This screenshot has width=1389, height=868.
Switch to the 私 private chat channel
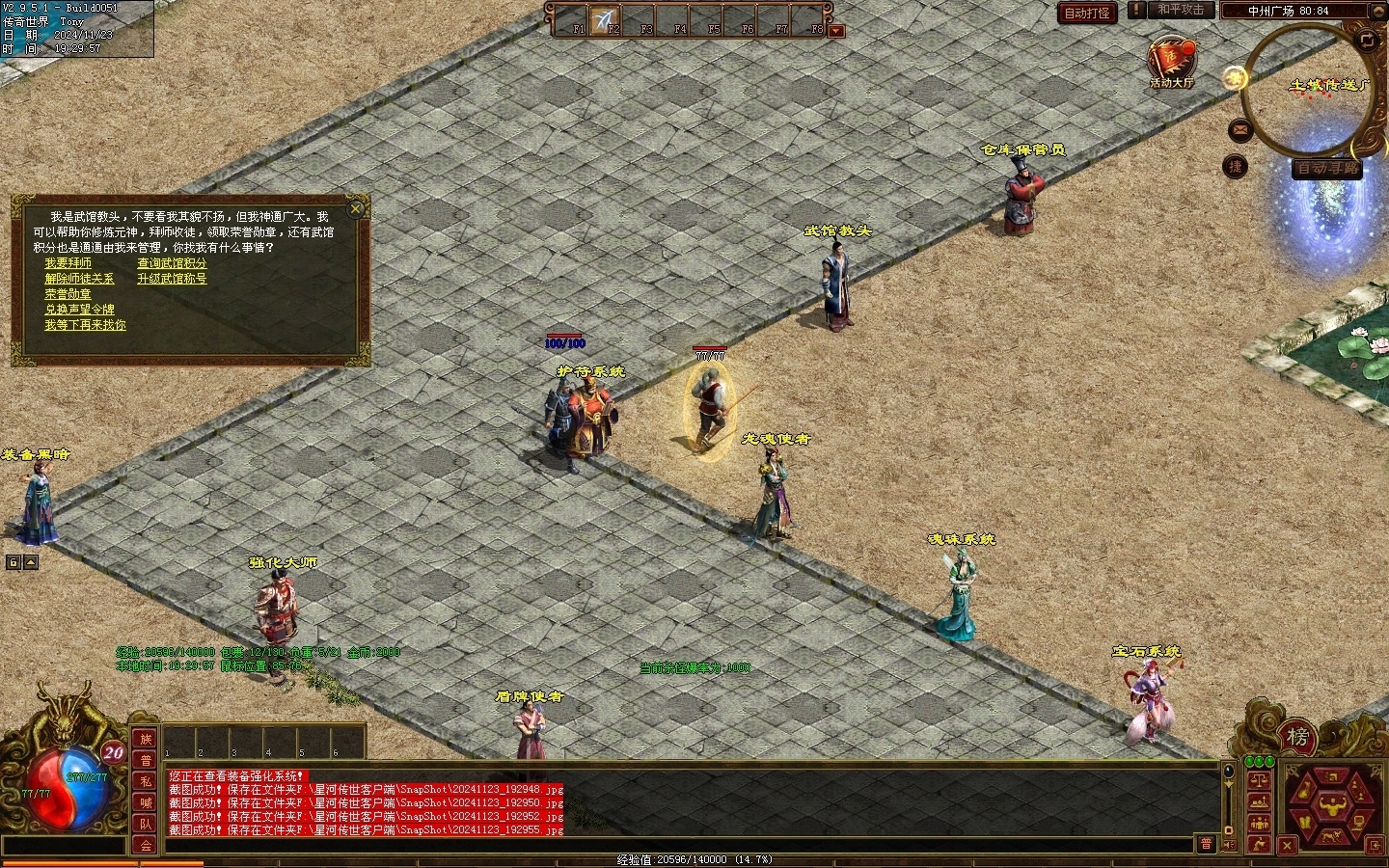146,781
